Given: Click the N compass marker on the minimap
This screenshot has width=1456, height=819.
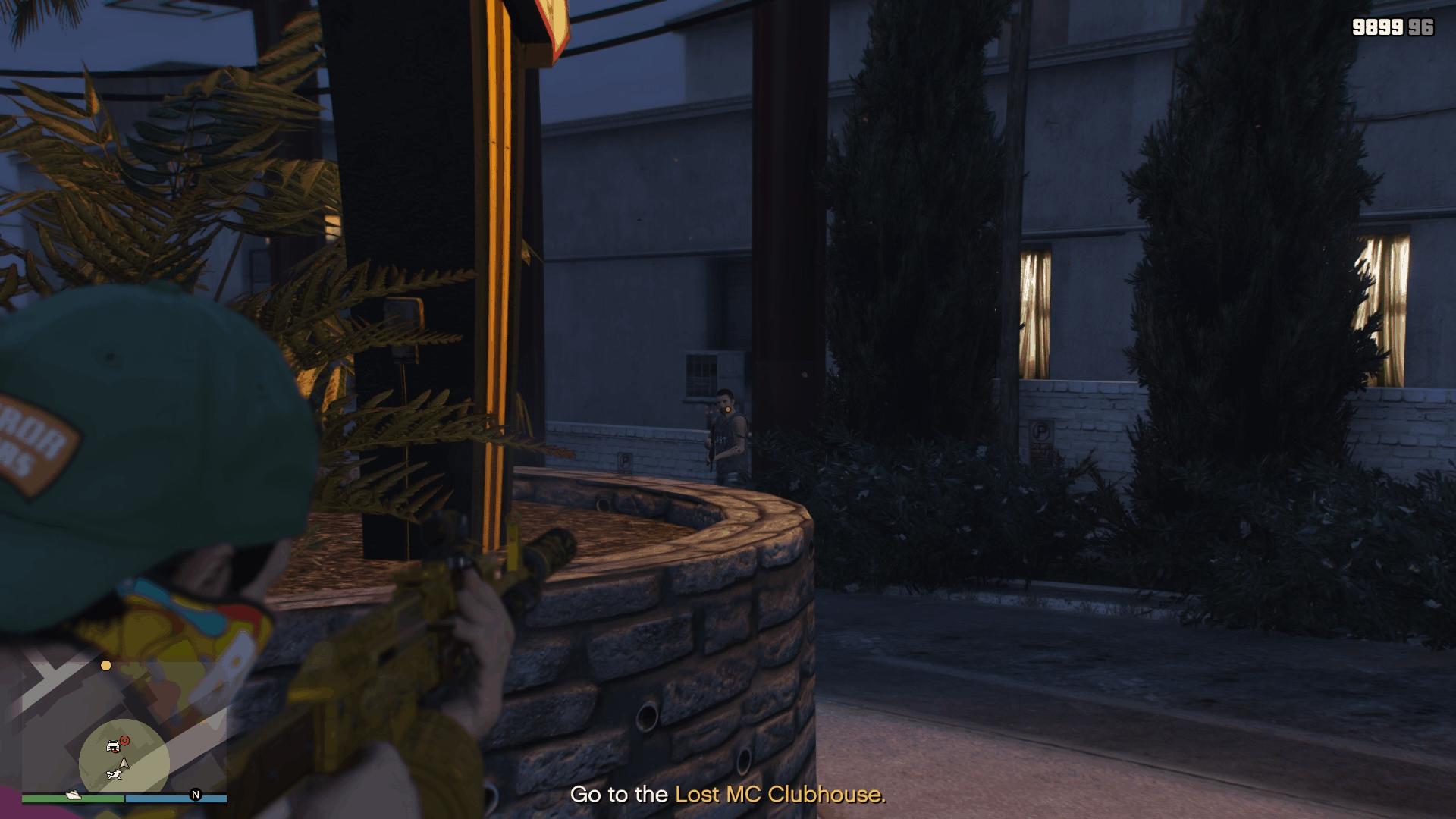Looking at the screenshot, I should tap(196, 795).
